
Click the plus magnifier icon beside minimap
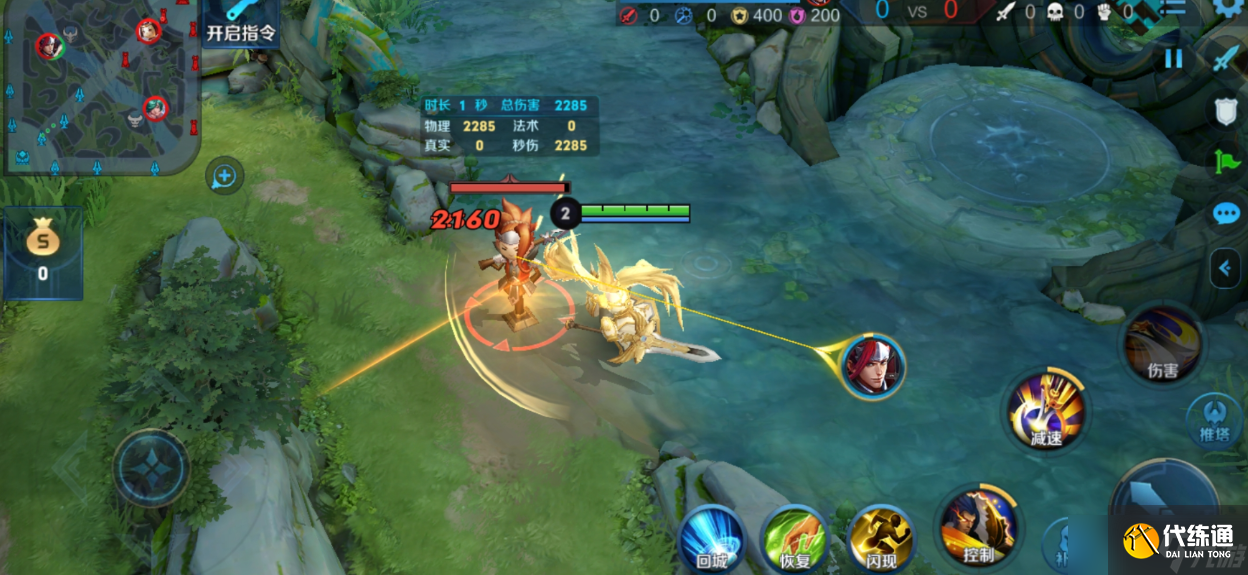click(224, 178)
